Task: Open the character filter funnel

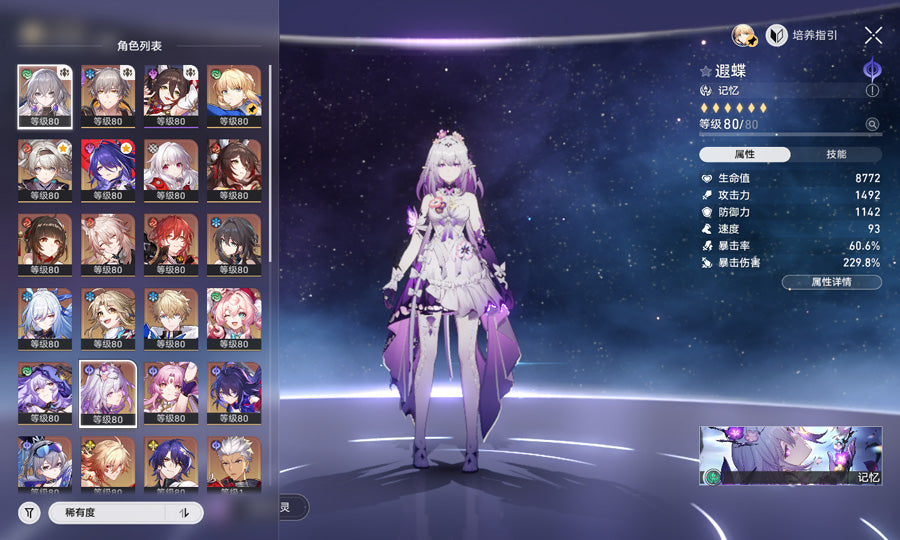Action: (x=28, y=513)
